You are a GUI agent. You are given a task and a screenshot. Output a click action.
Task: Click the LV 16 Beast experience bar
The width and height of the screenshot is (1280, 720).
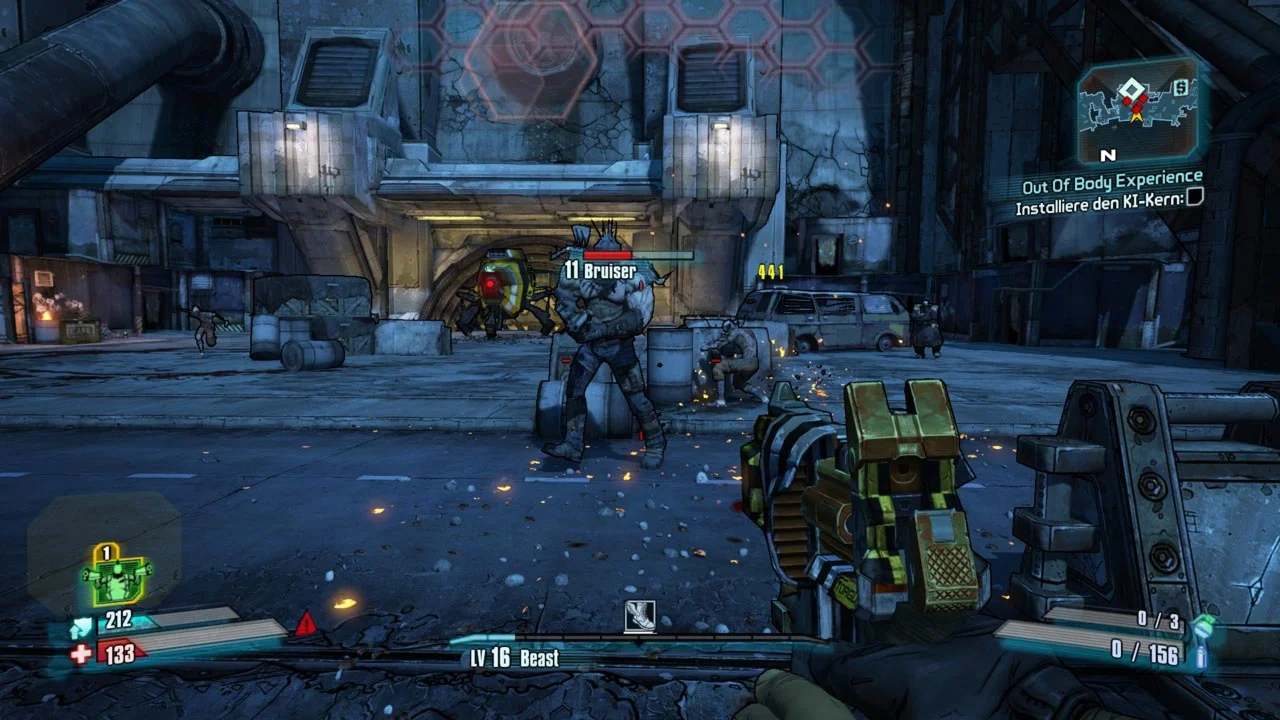click(520, 658)
